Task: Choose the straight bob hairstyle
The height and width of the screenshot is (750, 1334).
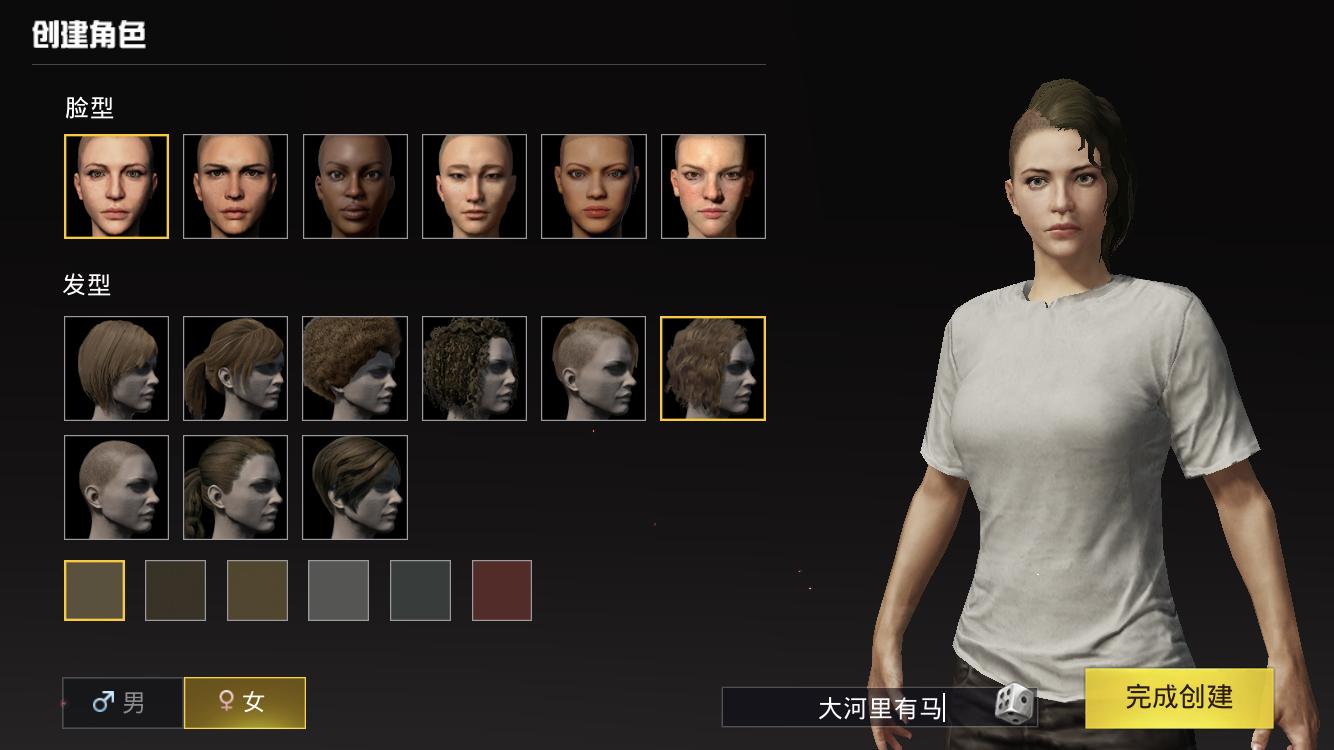Action: [116, 368]
